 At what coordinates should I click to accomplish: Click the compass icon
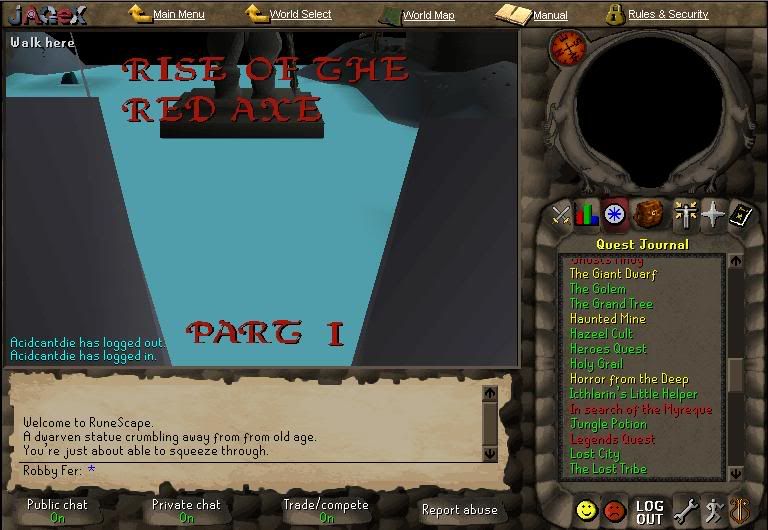pos(568,46)
